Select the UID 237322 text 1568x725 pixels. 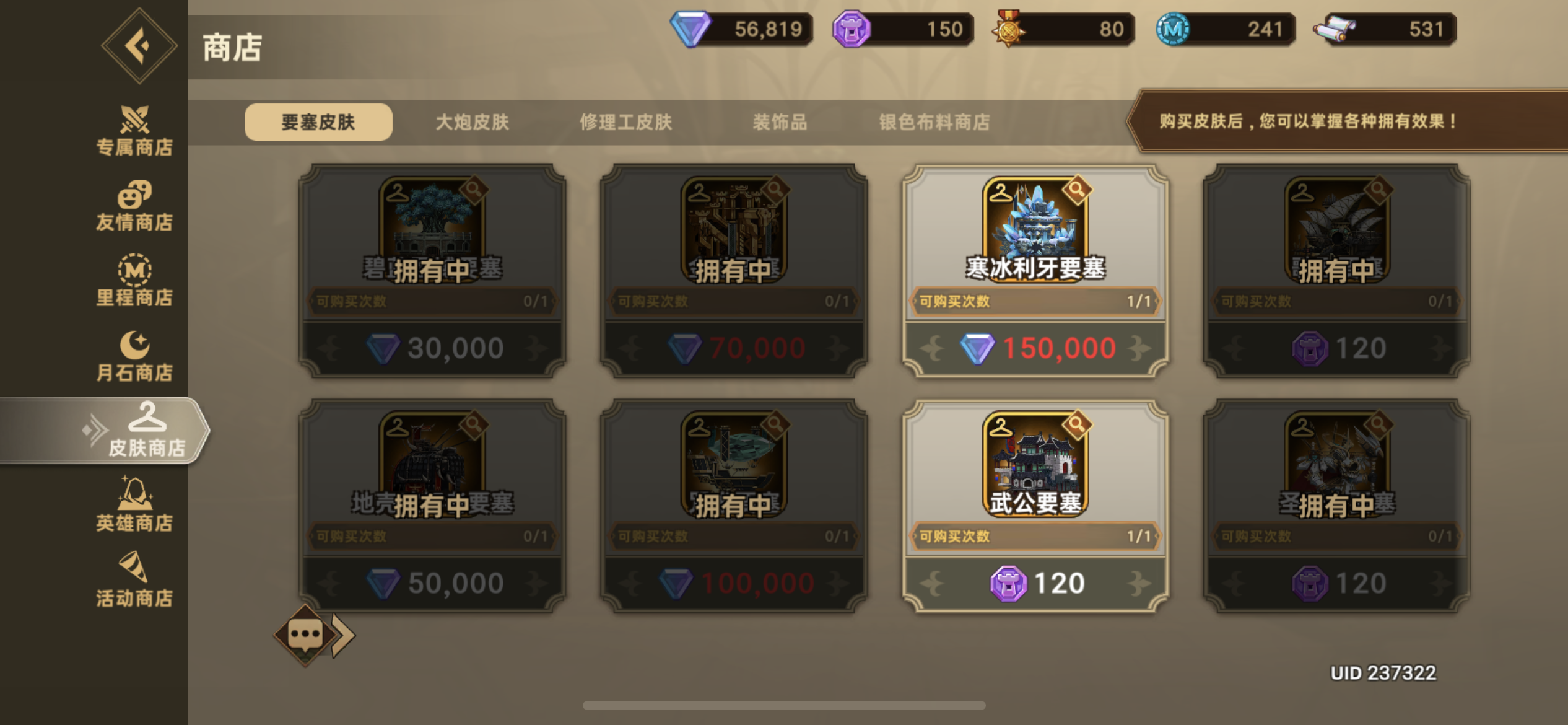pos(1383,672)
